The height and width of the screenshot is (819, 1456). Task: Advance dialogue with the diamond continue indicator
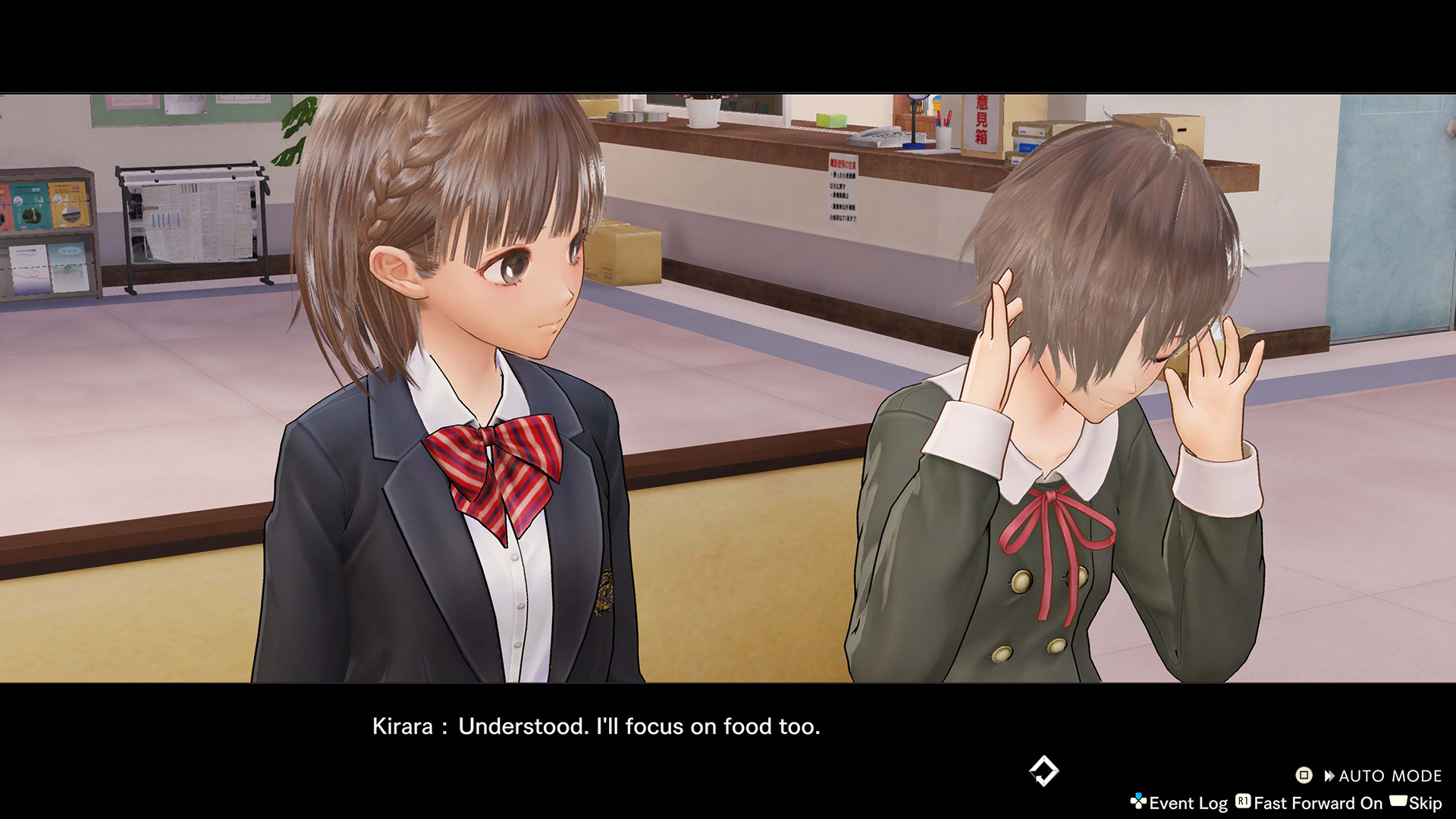(1043, 771)
